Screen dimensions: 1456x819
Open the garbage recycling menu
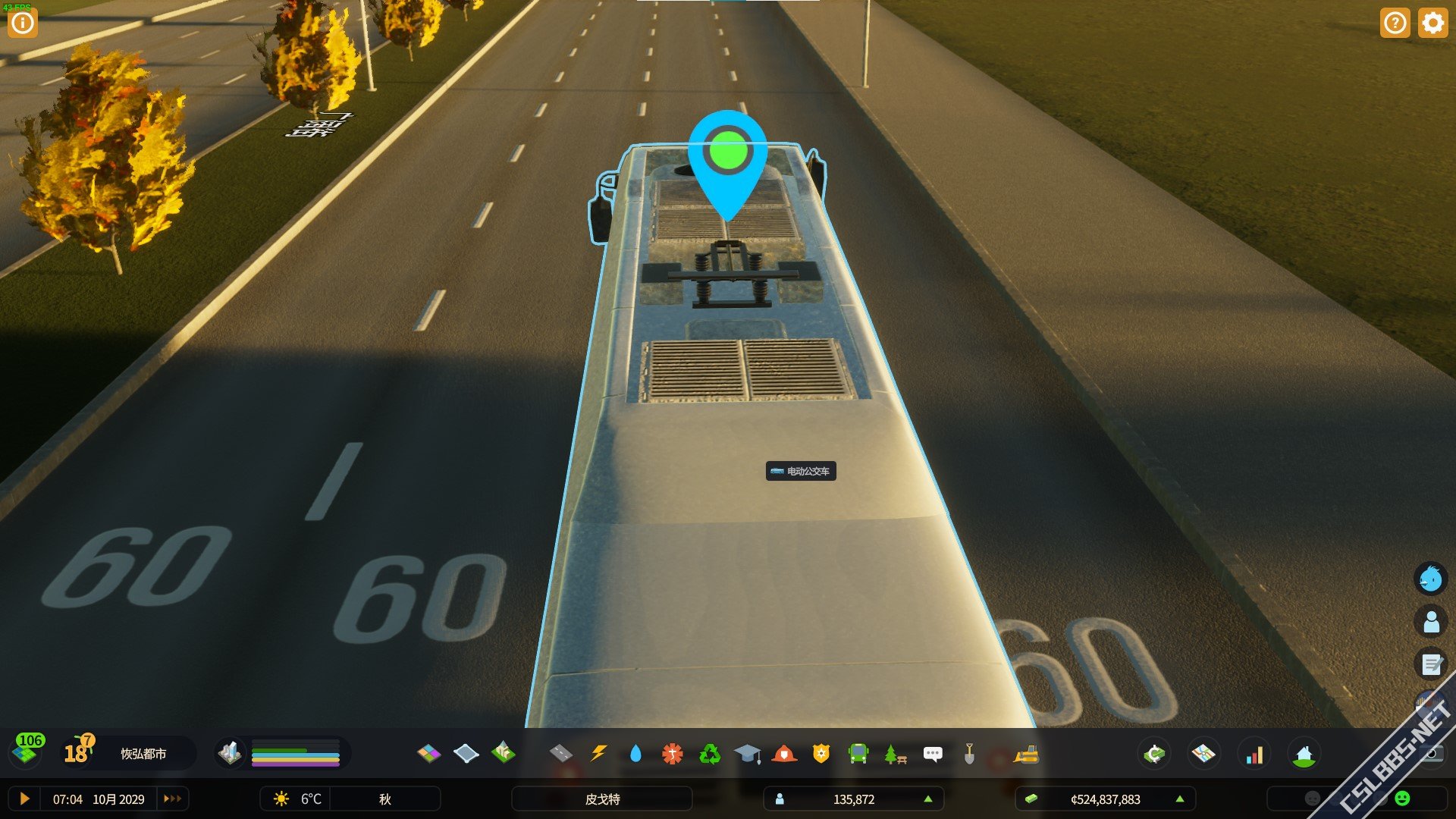[710, 754]
